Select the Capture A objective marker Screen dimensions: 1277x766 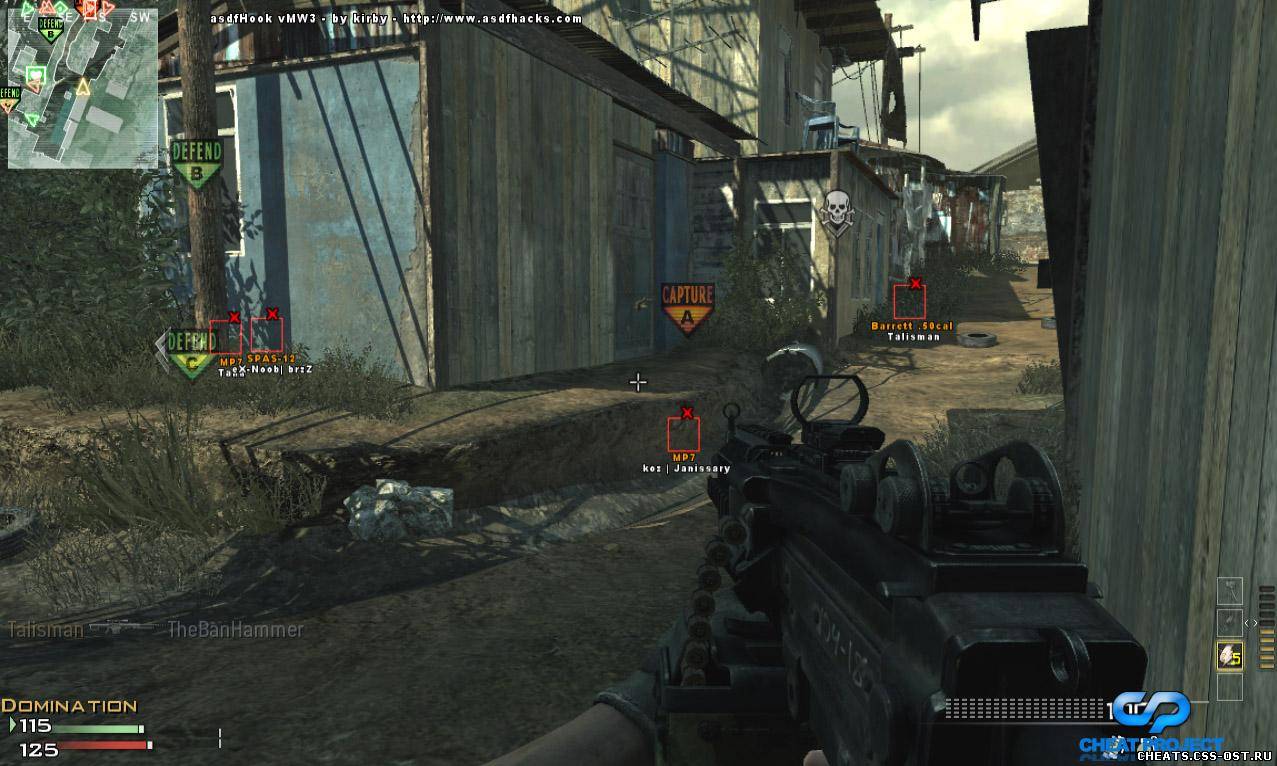(x=688, y=305)
